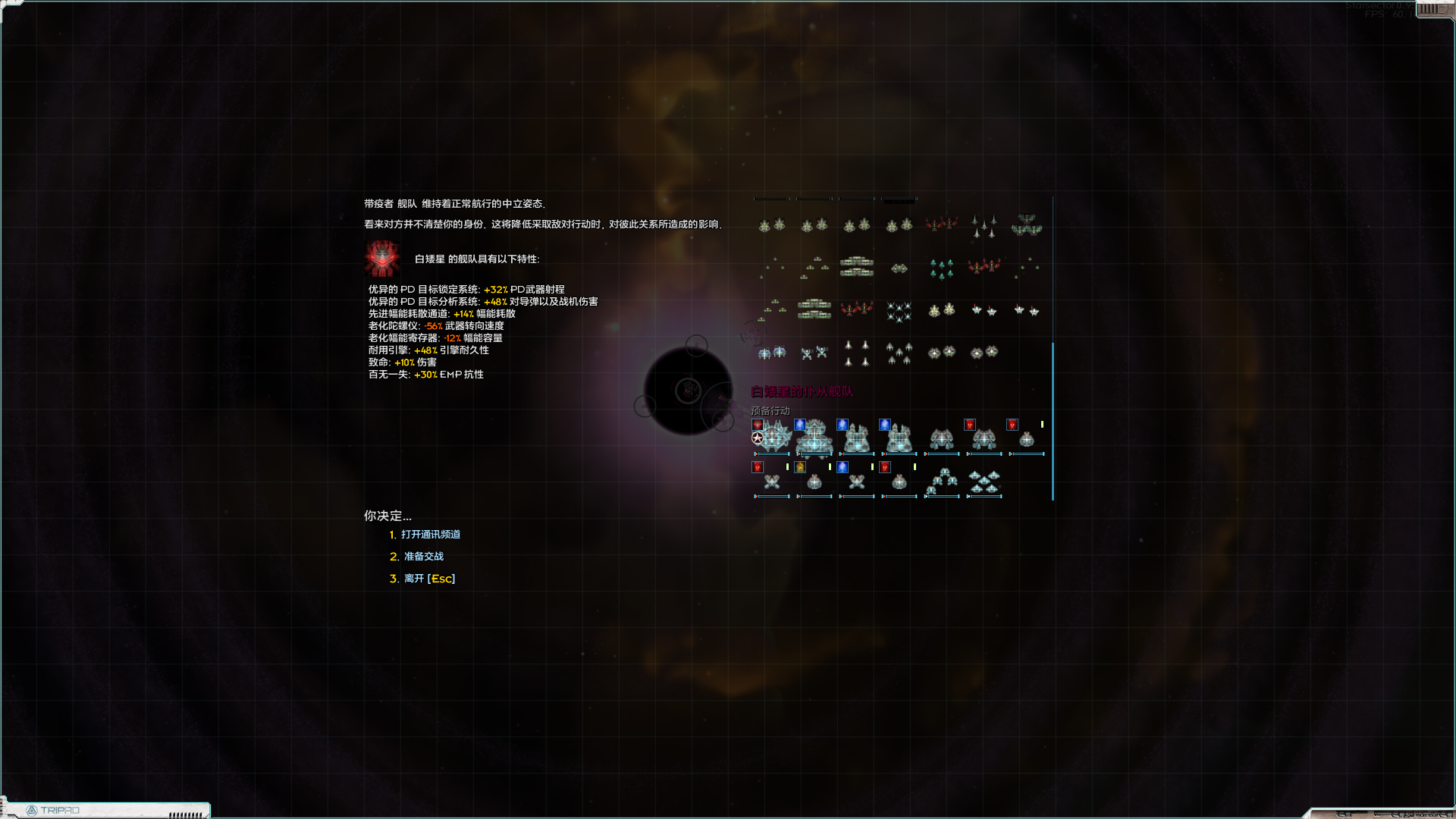Click the combat readiness bar under the flagship
1456x819 pixels.
coord(771,454)
